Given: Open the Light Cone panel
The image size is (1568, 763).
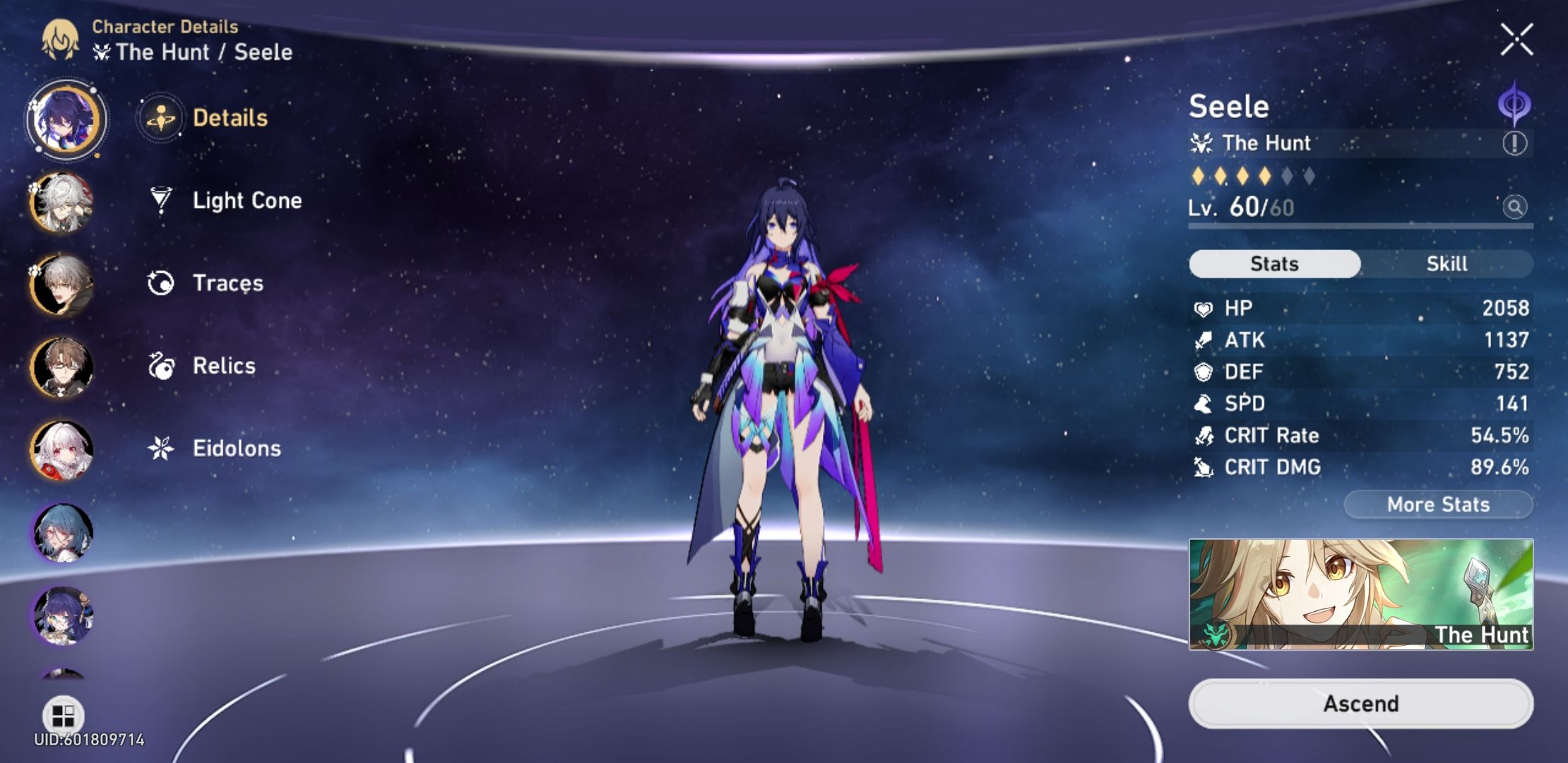Looking at the screenshot, I should tap(247, 201).
